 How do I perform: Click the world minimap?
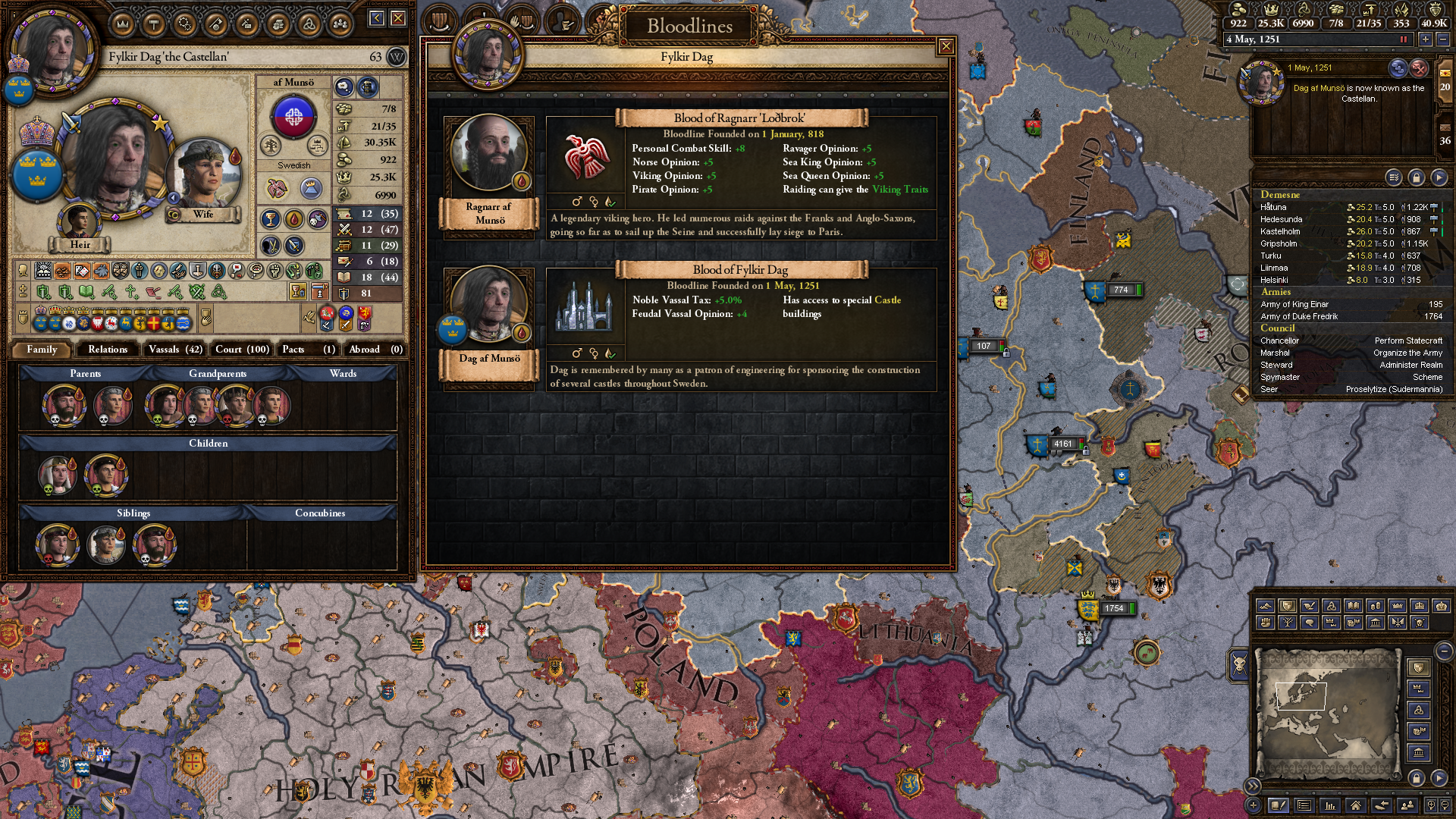pyautogui.click(x=1327, y=713)
